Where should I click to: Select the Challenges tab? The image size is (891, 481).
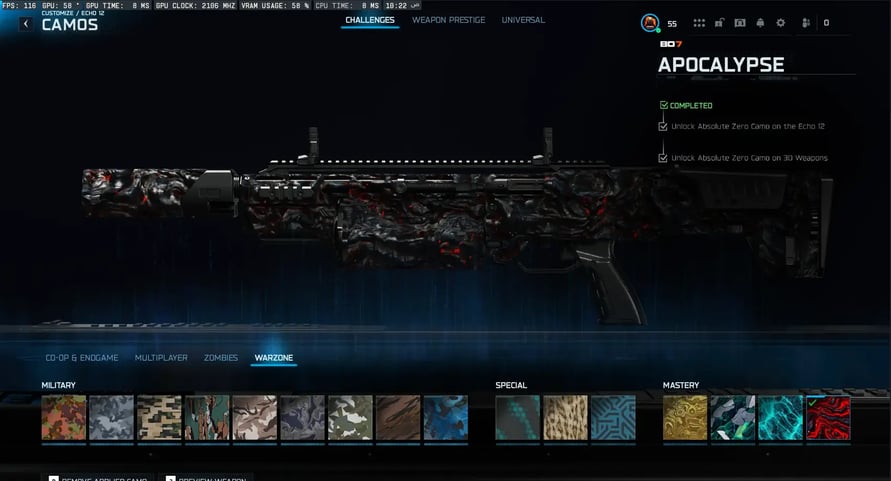pyautogui.click(x=370, y=20)
